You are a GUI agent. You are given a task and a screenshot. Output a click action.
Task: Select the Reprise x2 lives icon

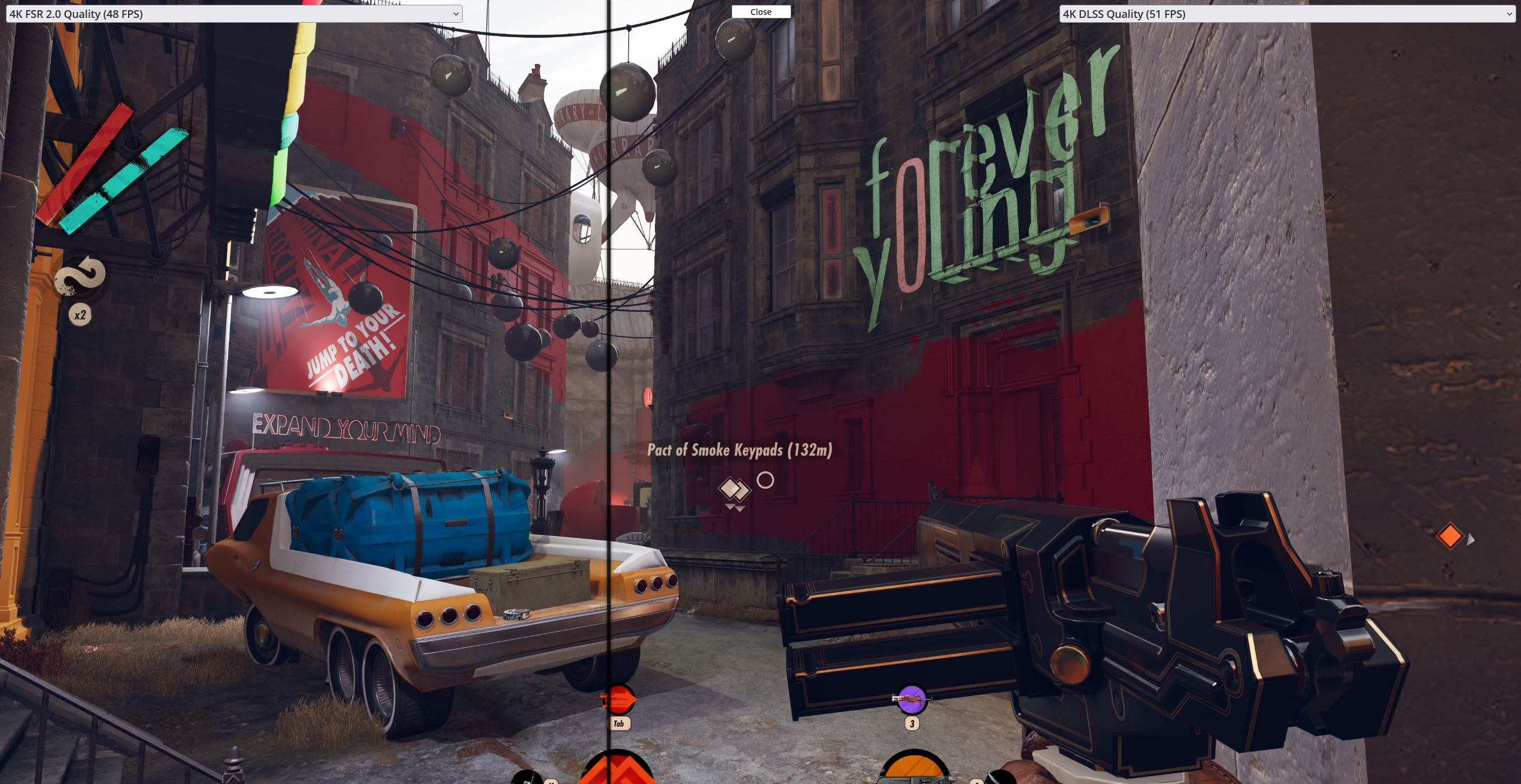pyautogui.click(x=80, y=277)
